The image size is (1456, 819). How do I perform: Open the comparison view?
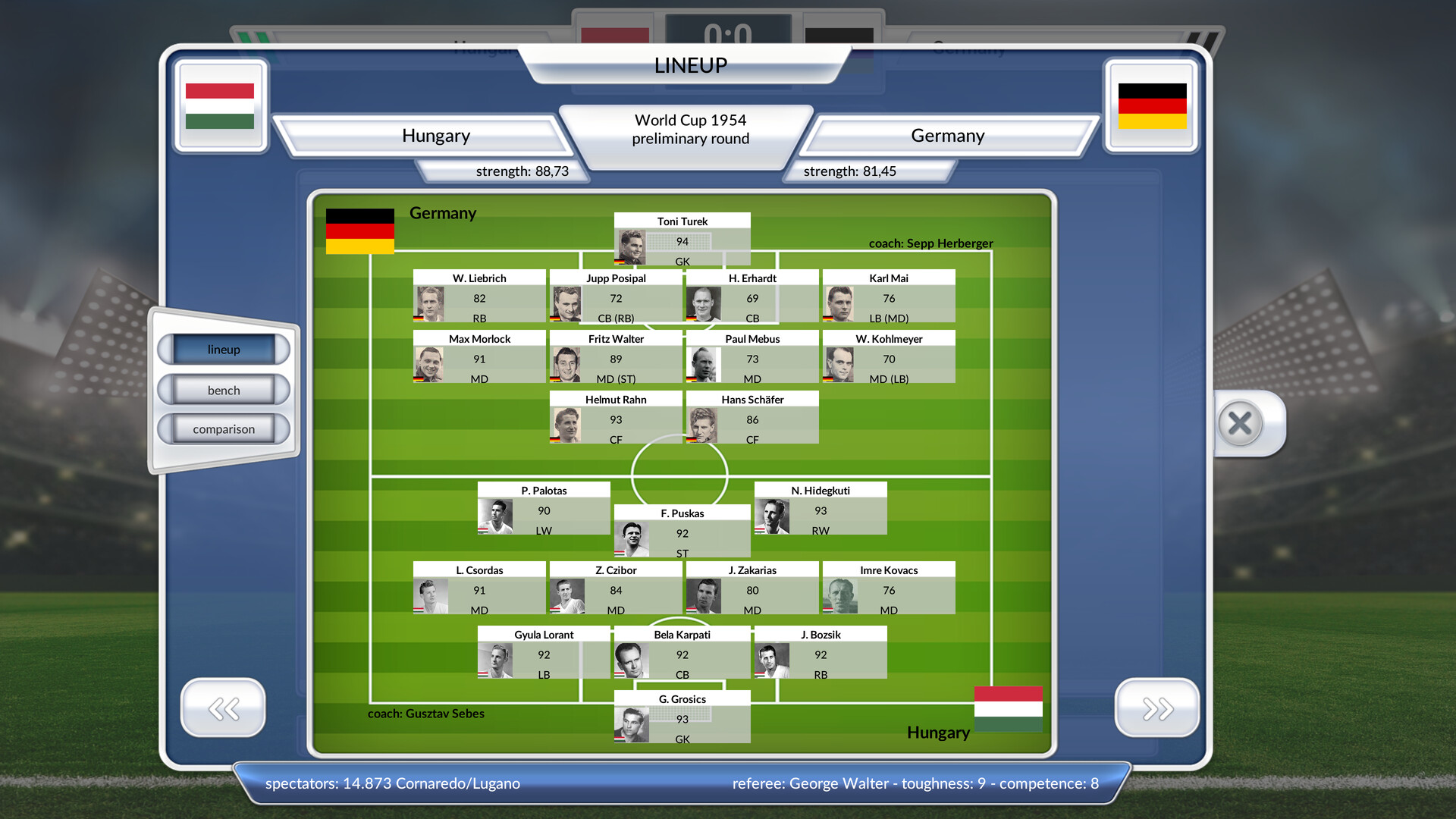coord(224,428)
